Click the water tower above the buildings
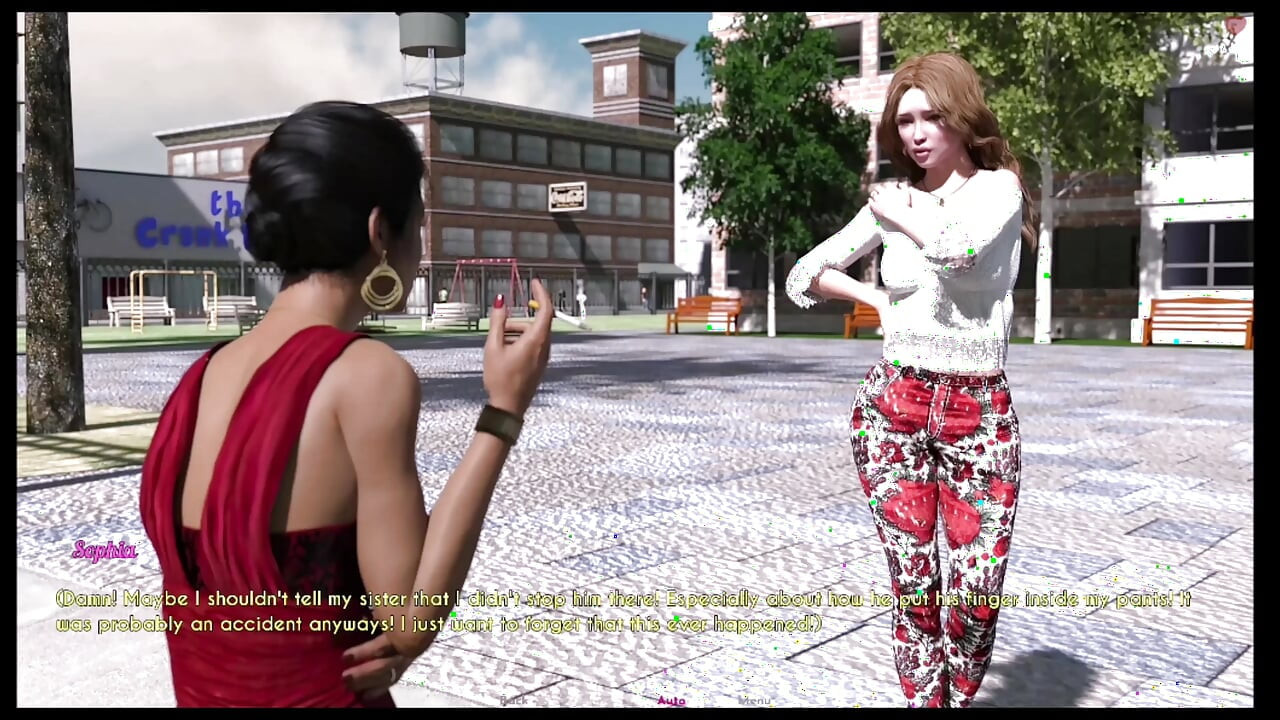 click(430, 35)
